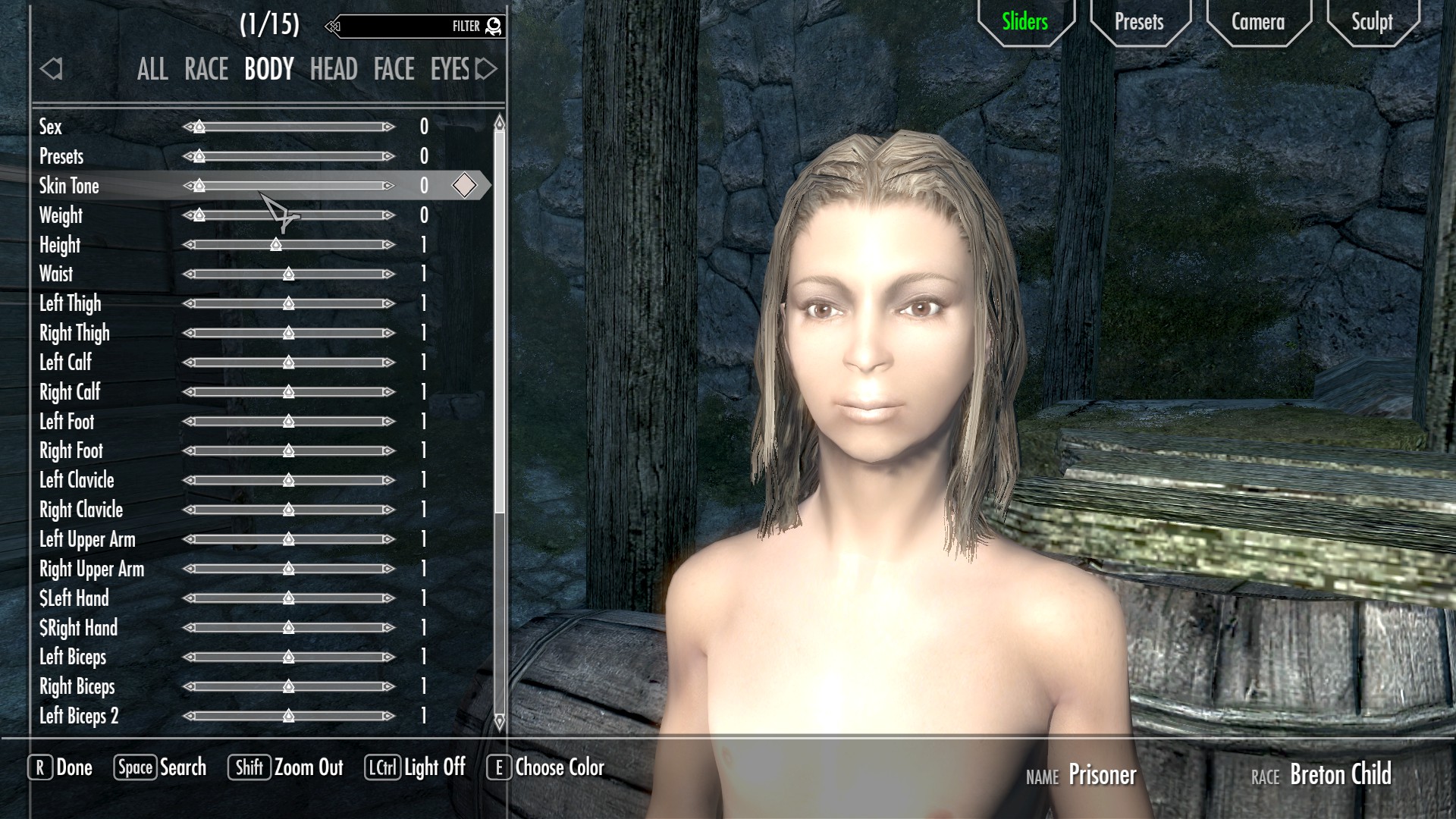Switch to the Presets tab

tap(1138, 22)
